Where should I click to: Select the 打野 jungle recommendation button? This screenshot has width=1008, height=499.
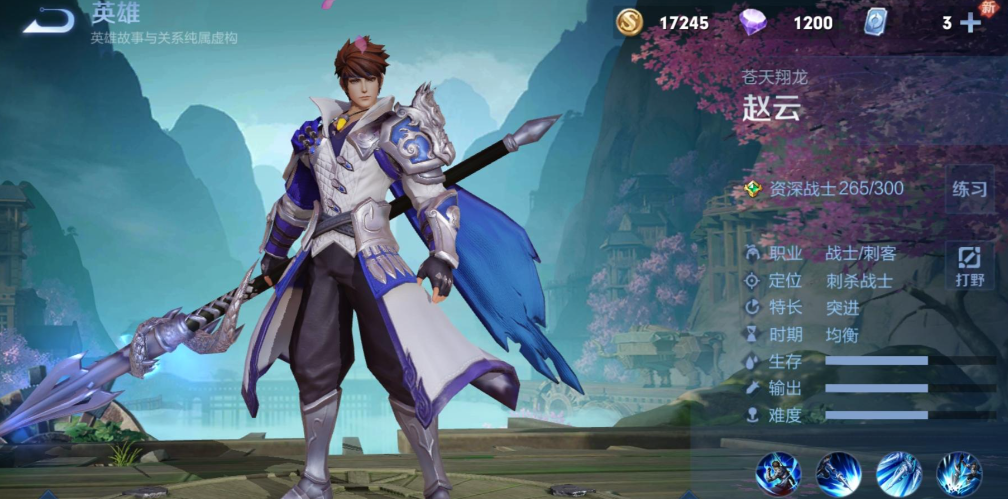[969, 265]
